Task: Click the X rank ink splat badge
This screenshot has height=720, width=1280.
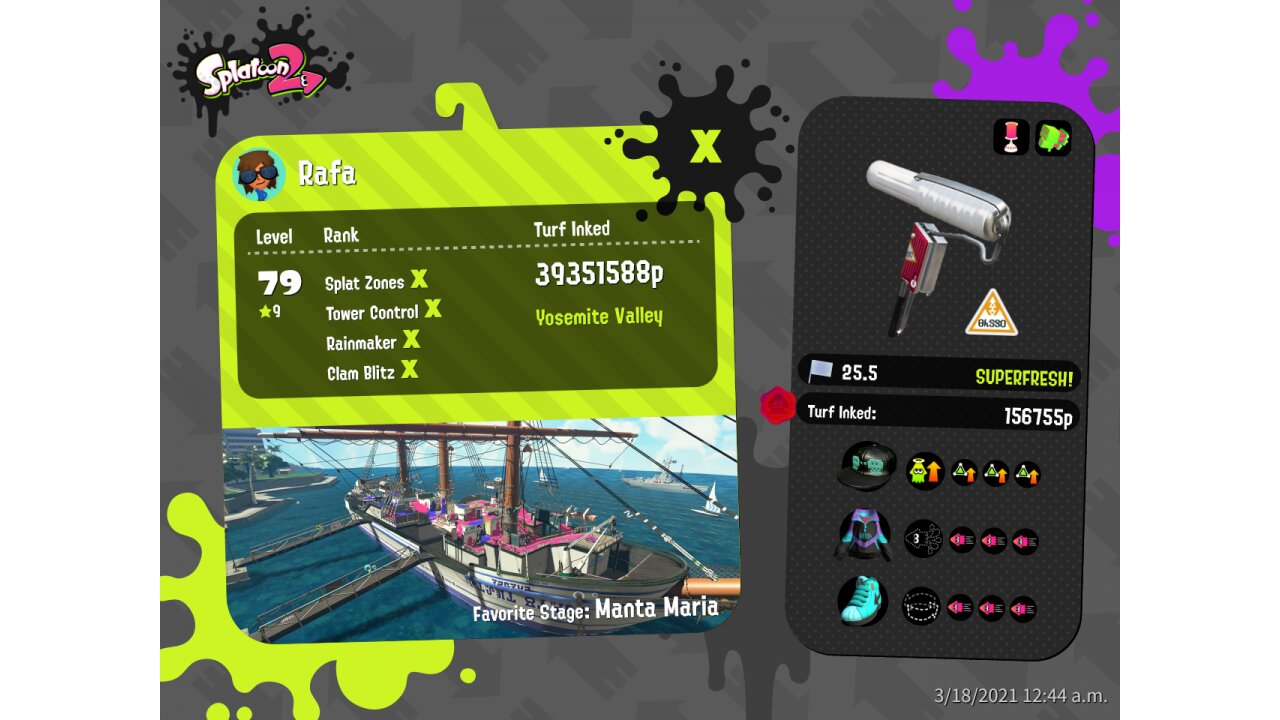Action: coord(705,145)
